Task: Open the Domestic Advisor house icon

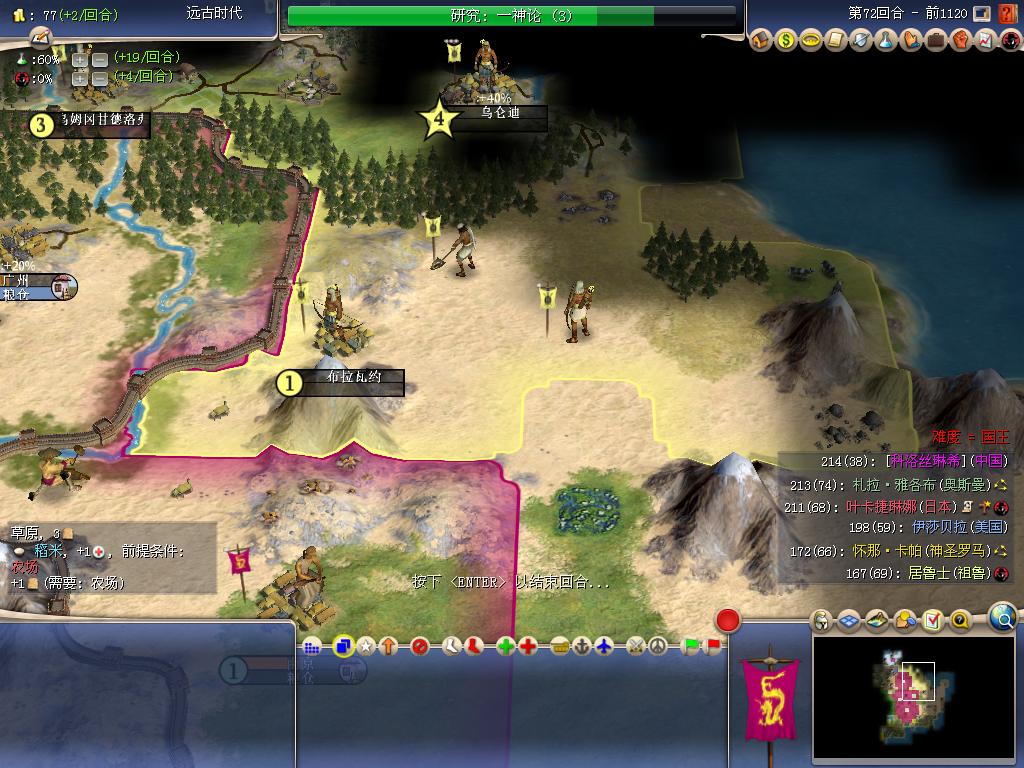Action: (762, 41)
